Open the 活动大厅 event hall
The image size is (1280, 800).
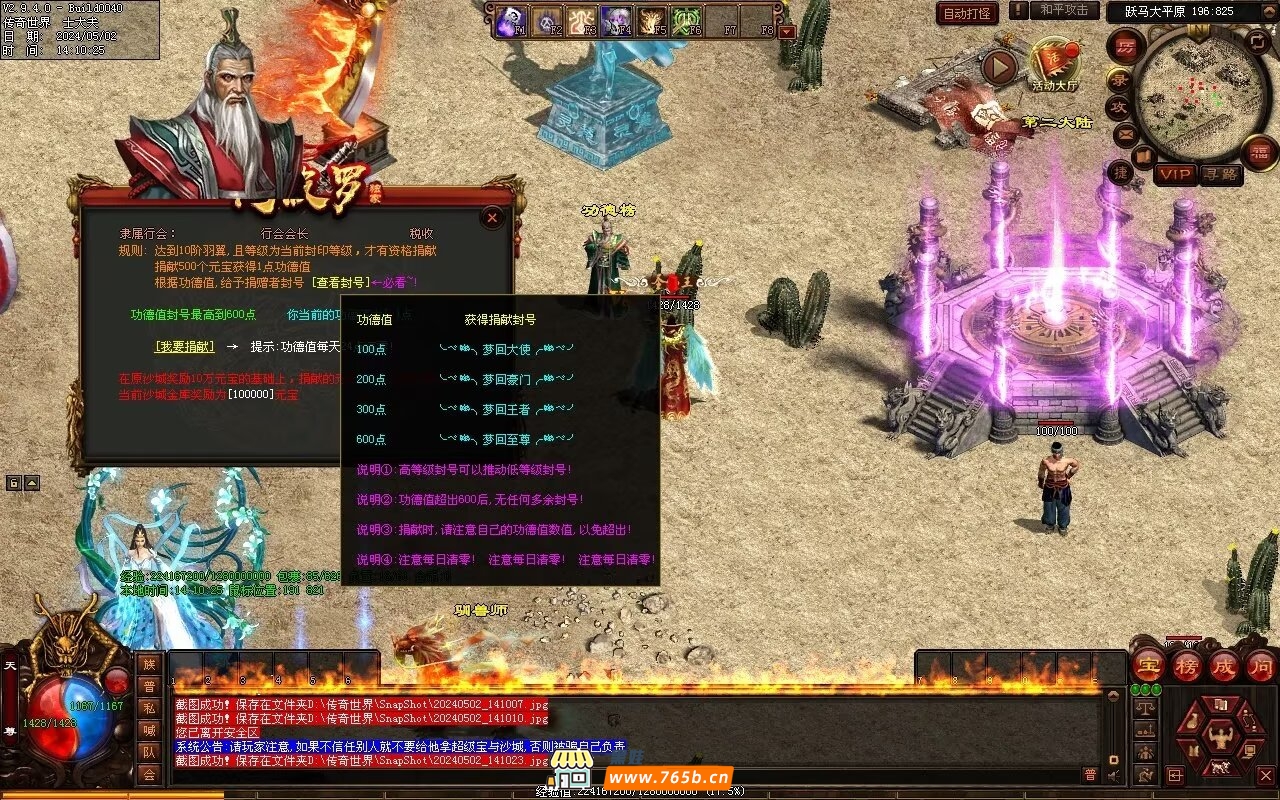click(1054, 63)
